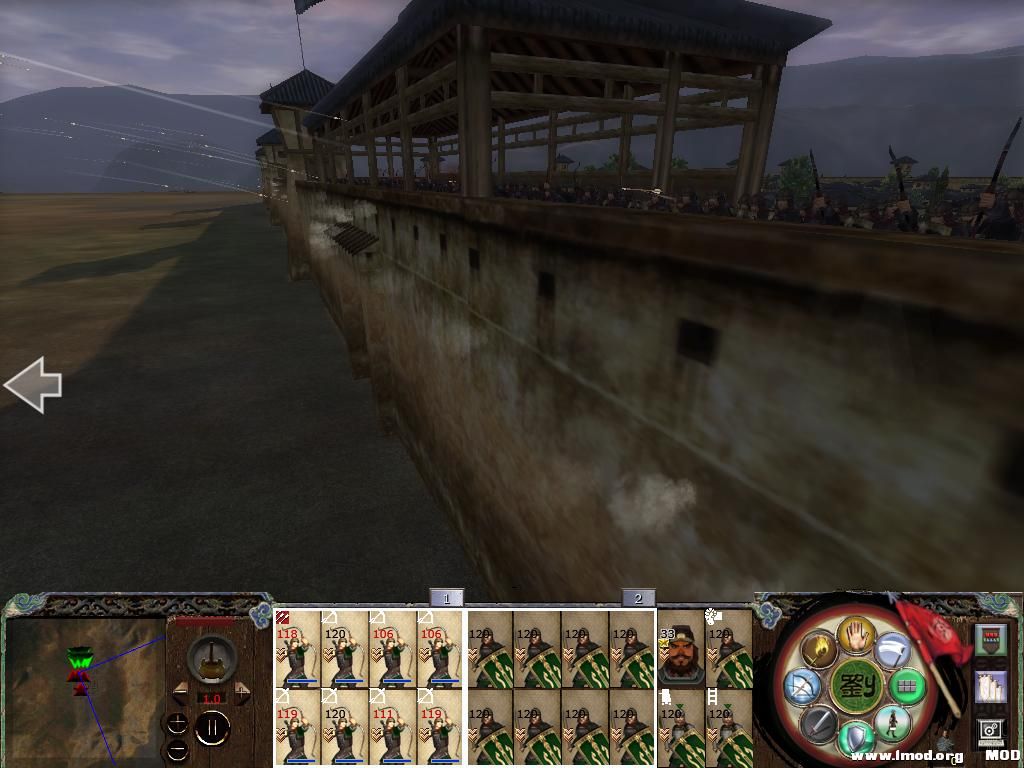This screenshot has height=768, width=1024.
Task: Toggle flaming torch fire arrows ability
Action: pyautogui.click(x=818, y=650)
